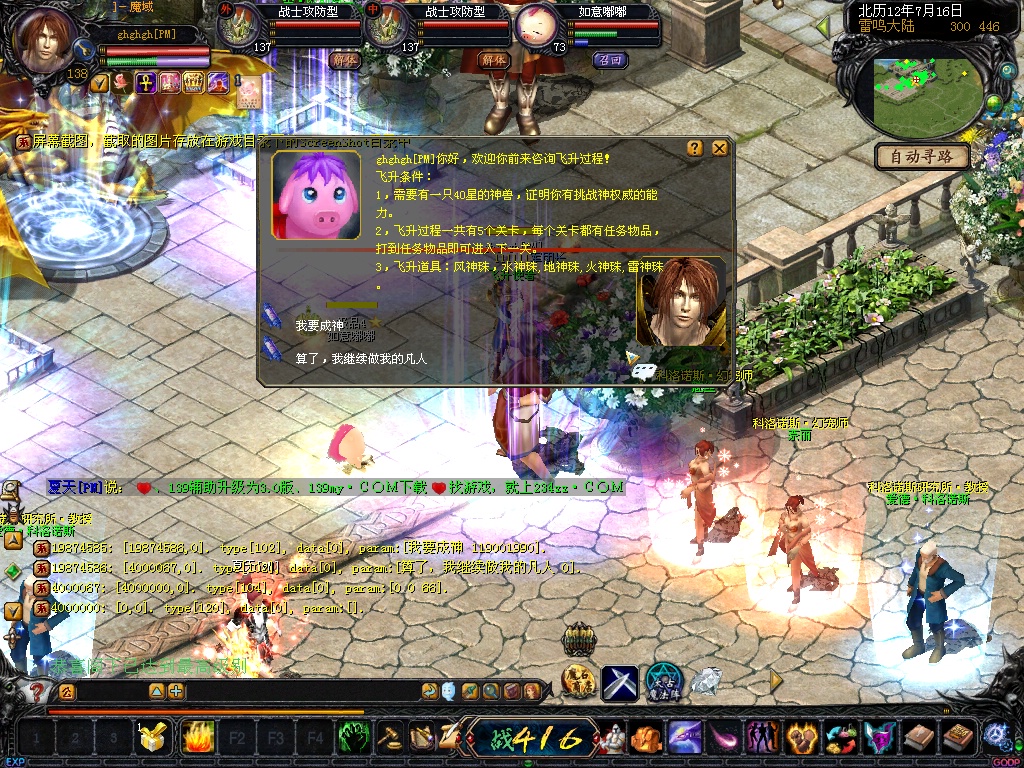This screenshot has width=1024, height=768.
Task: Activate the flame skill in the hotbar
Action: [x=197, y=739]
